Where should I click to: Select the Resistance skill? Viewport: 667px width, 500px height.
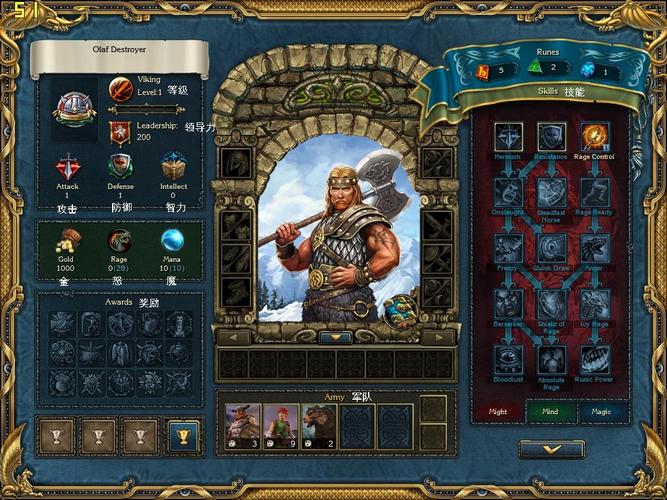(x=552, y=137)
